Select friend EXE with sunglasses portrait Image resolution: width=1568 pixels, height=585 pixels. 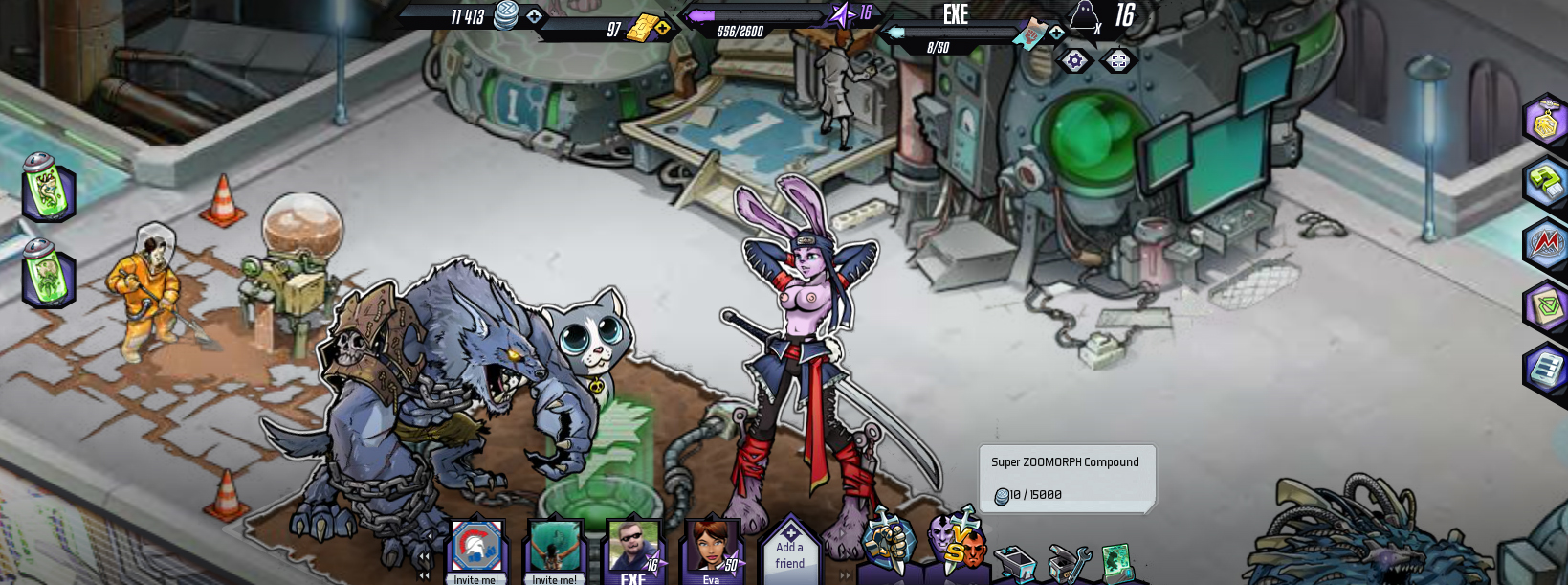(632, 550)
